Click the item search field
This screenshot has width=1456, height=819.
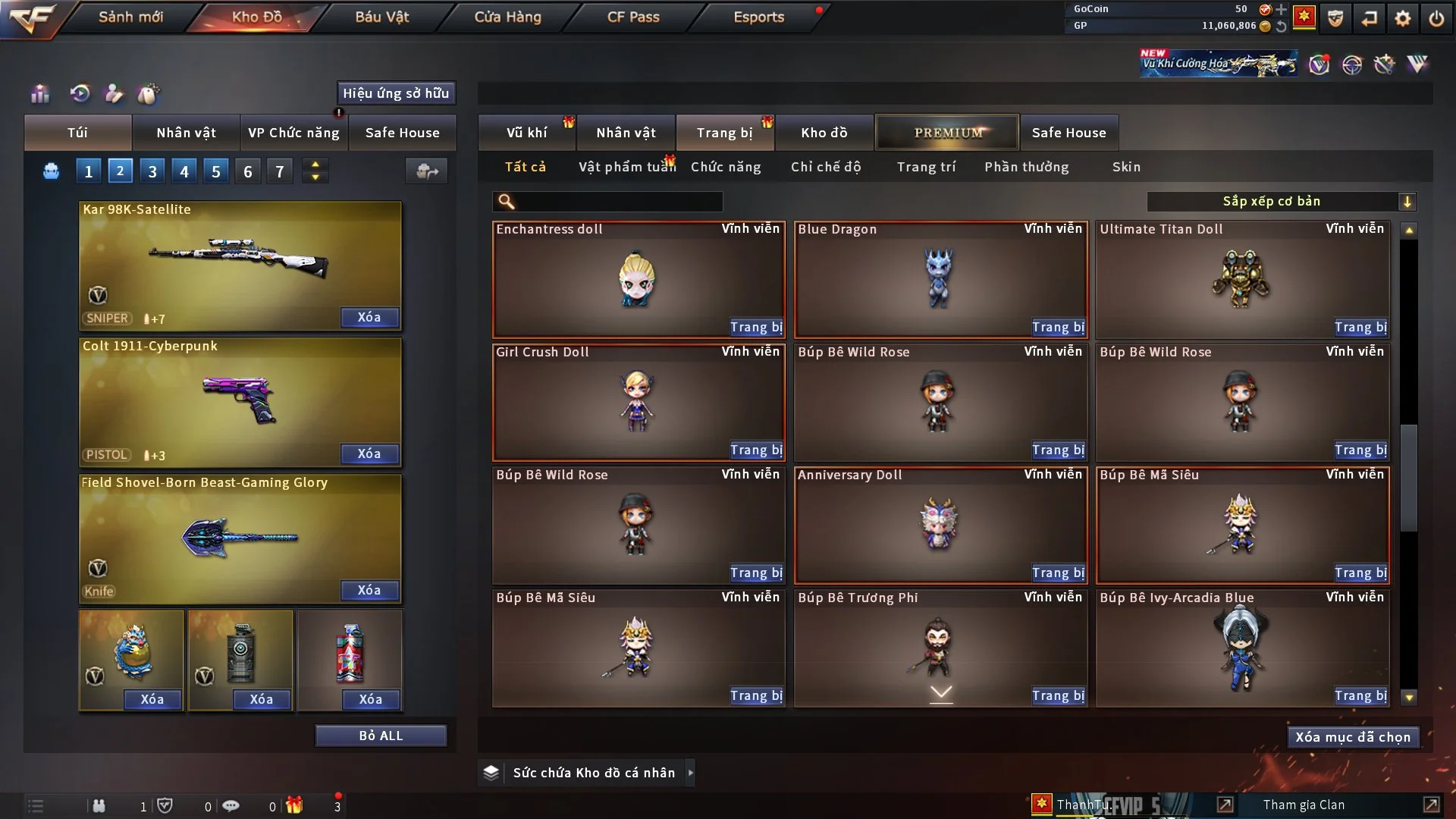(x=618, y=202)
